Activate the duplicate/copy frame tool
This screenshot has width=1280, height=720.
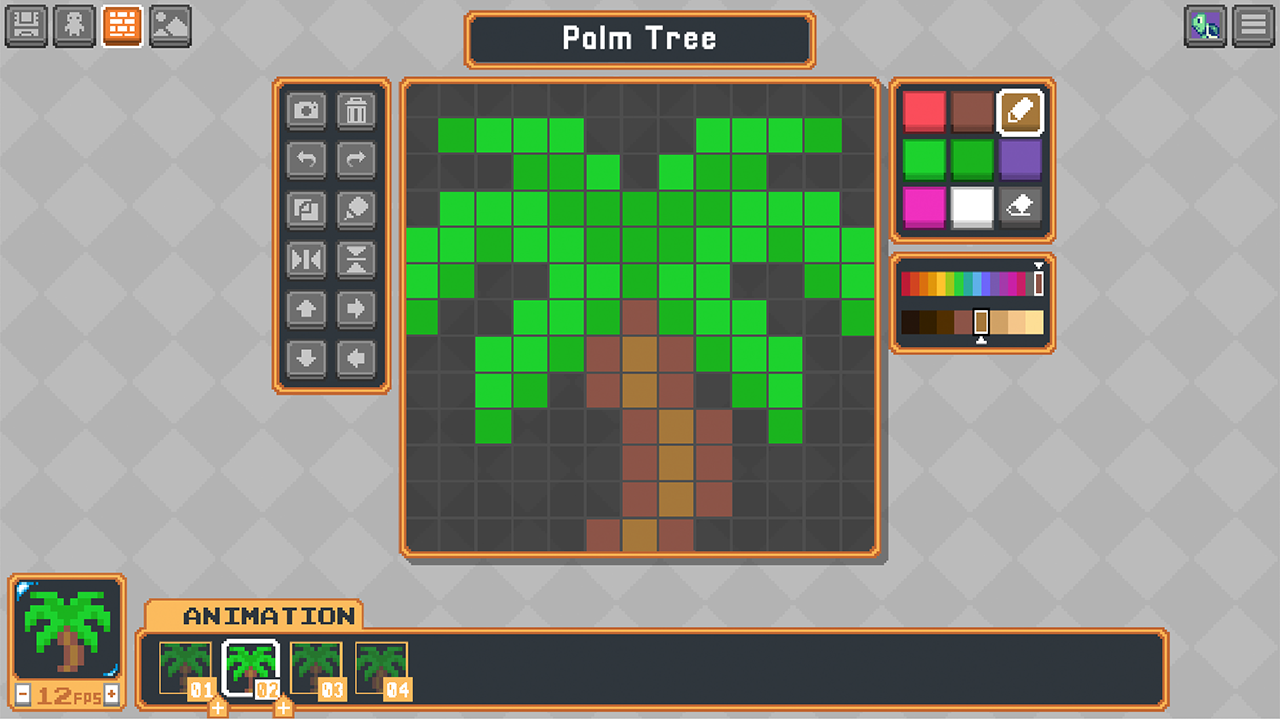tap(307, 210)
